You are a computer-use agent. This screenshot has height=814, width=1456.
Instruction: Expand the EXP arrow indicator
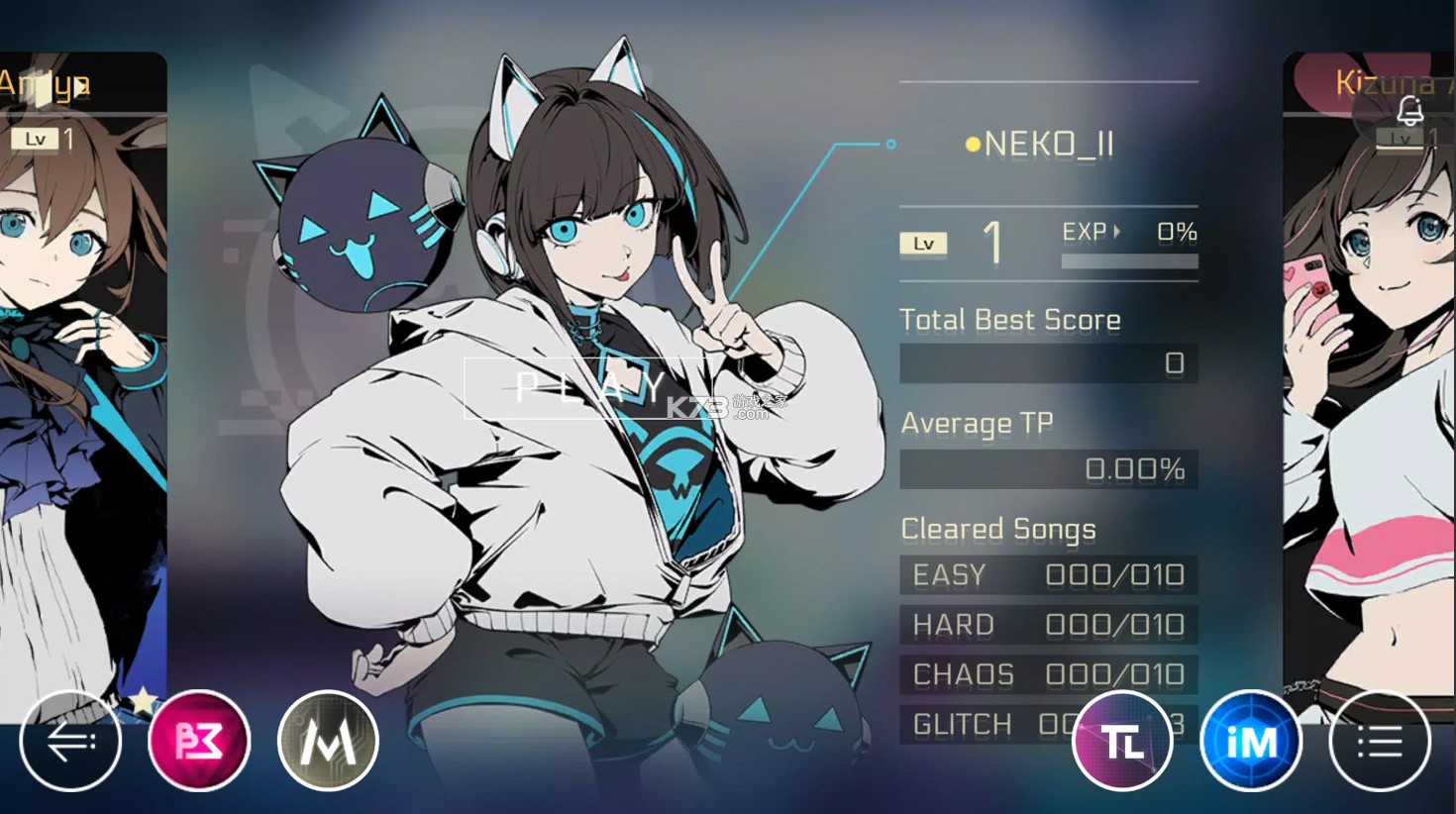tap(1119, 231)
